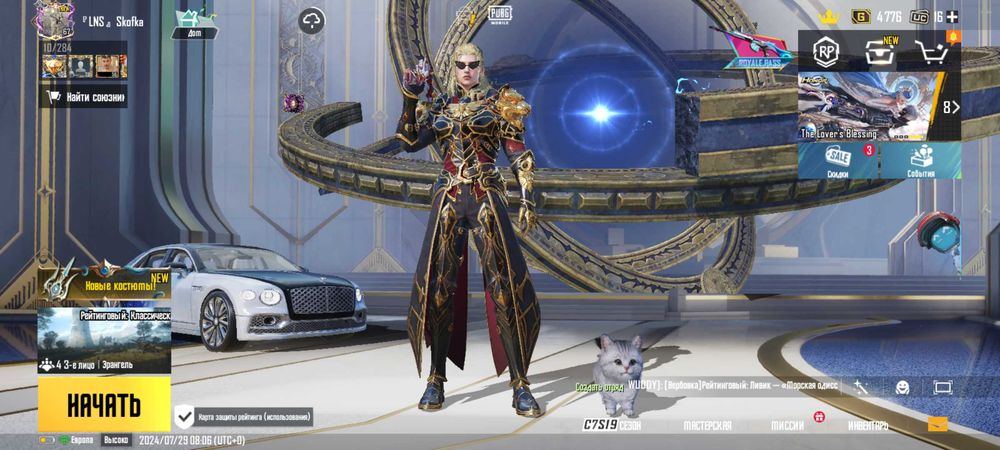Viewport: 1000px width, 450px height.
Task: Open the События events section
Action: click(x=921, y=160)
